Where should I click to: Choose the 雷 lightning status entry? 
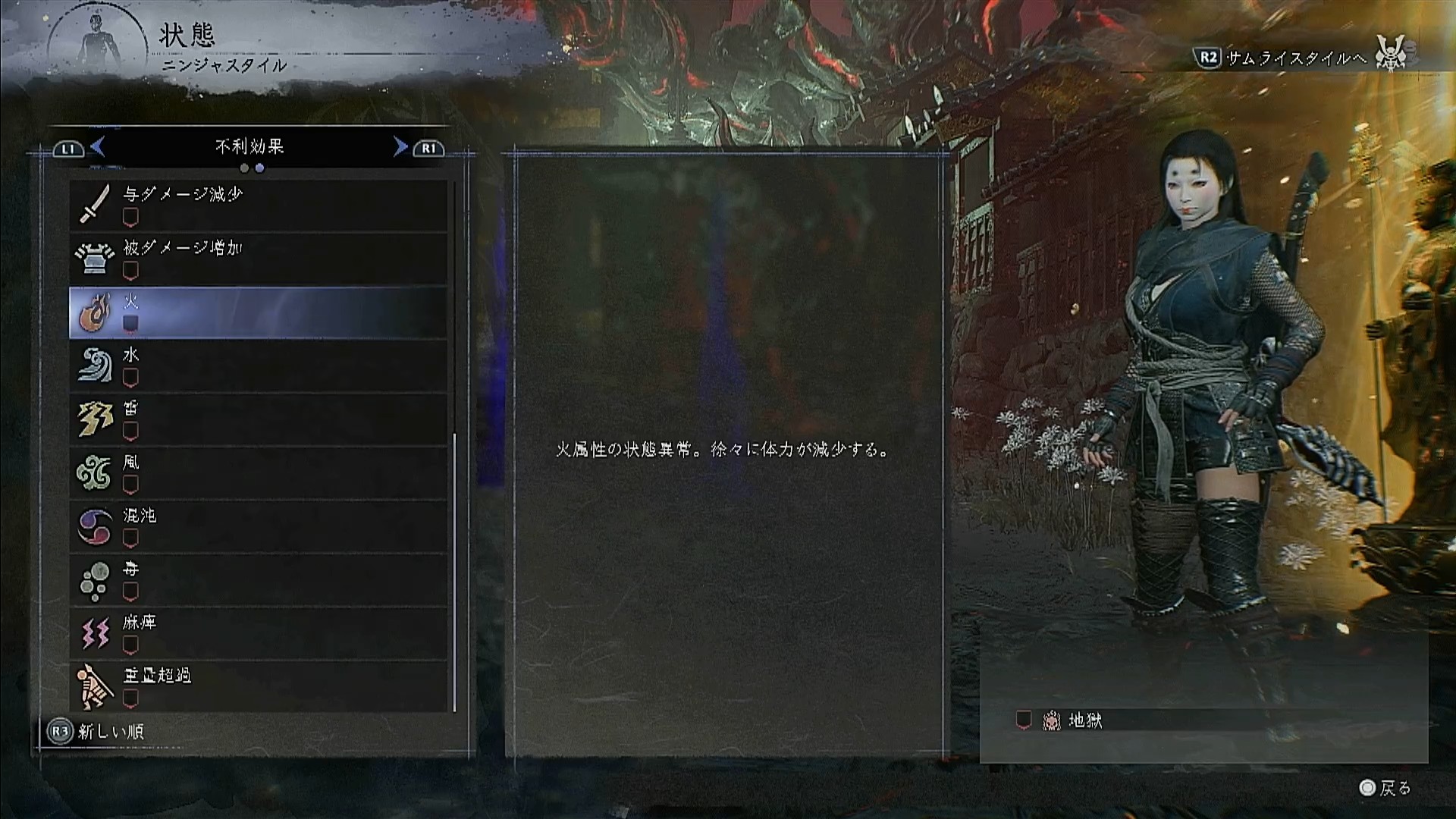coord(258,419)
